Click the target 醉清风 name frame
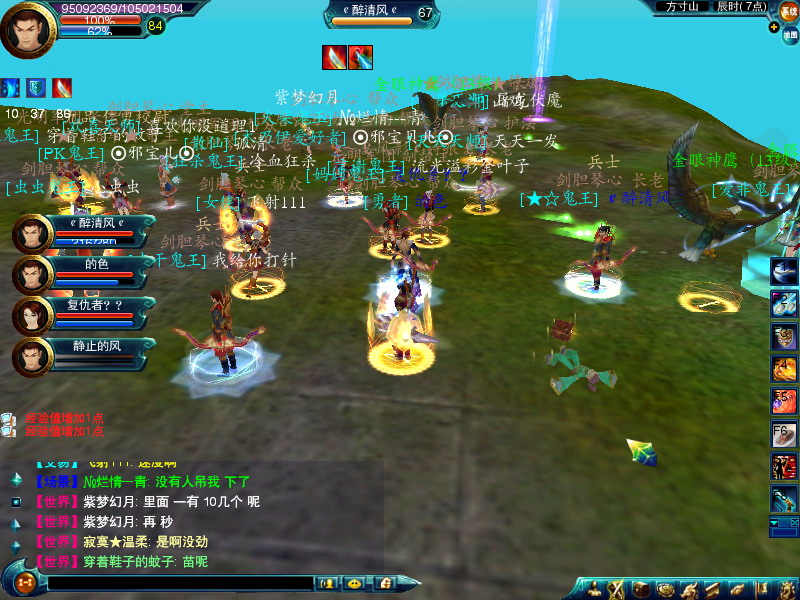Viewport: 800px width, 600px height. click(x=370, y=13)
